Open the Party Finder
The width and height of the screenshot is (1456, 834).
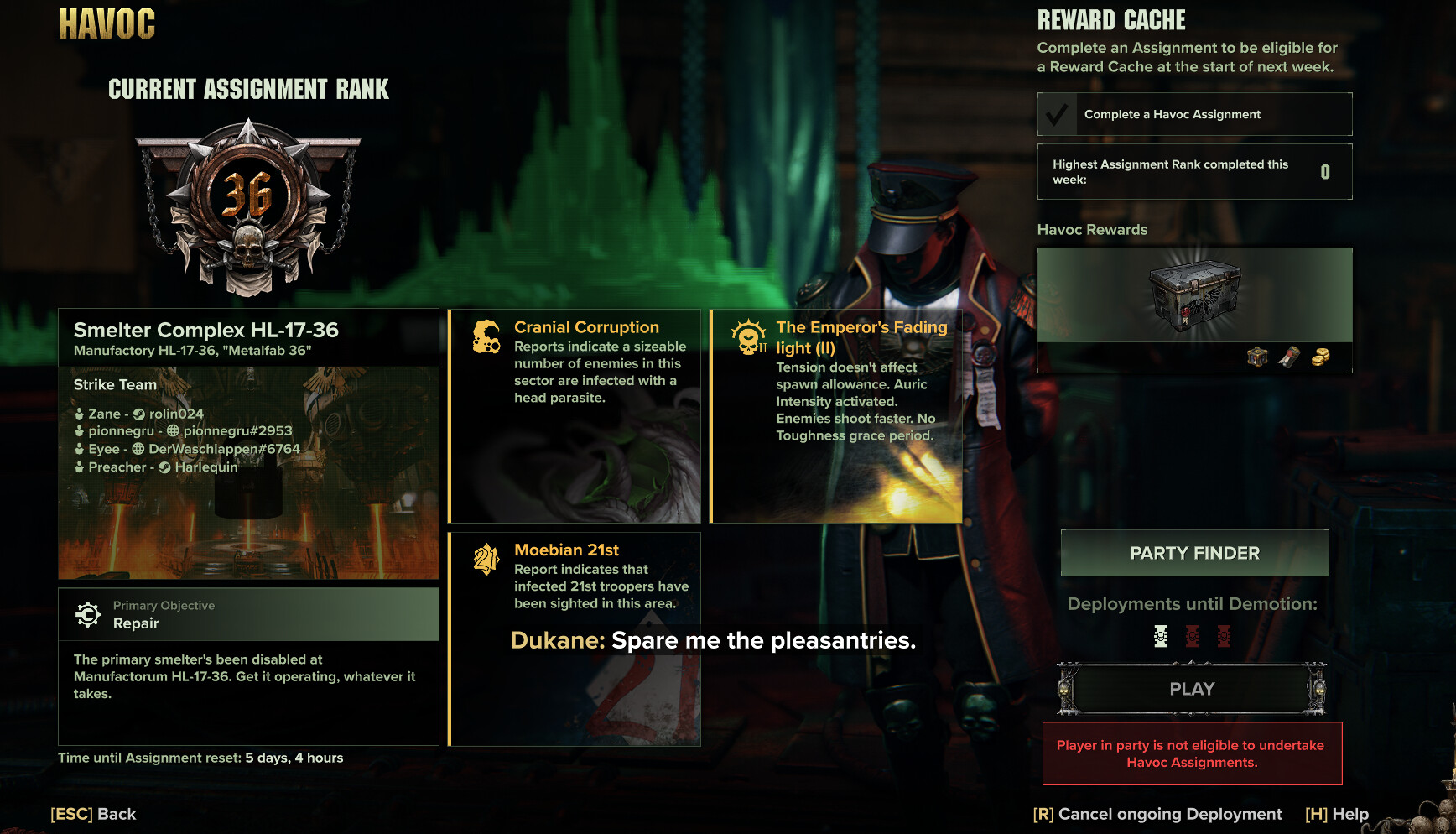(x=1194, y=553)
